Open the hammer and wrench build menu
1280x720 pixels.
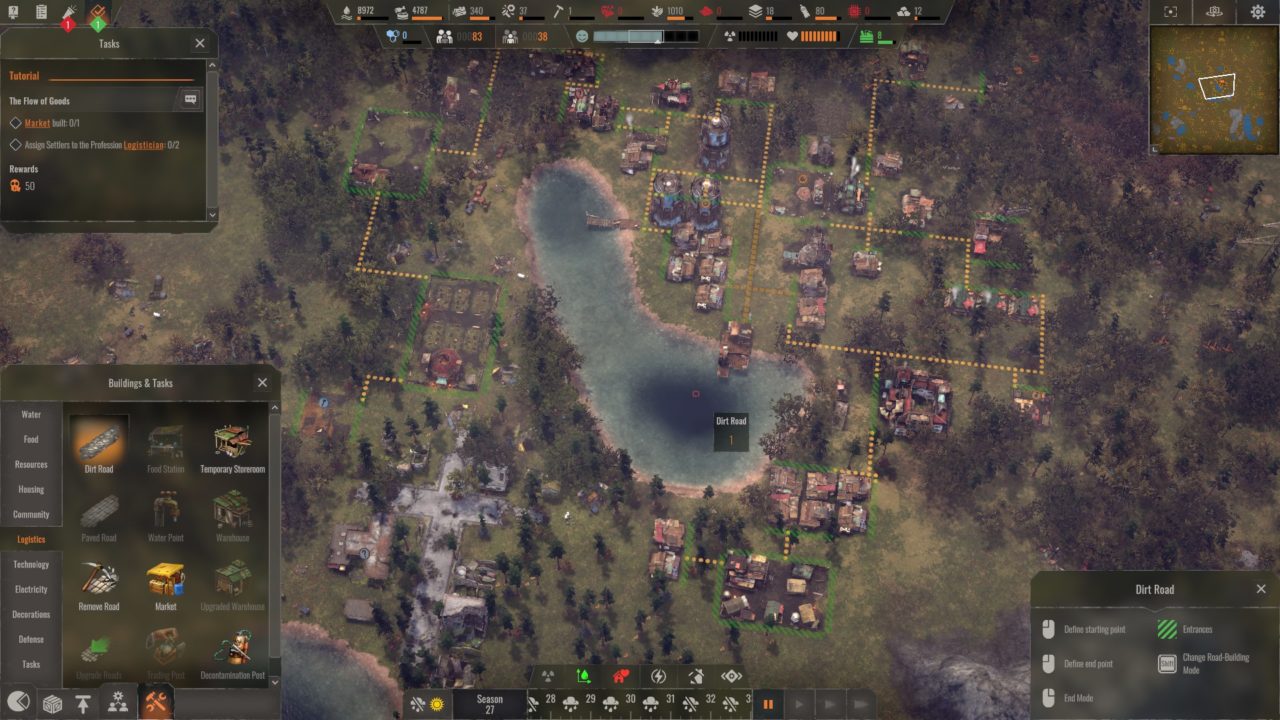(154, 703)
